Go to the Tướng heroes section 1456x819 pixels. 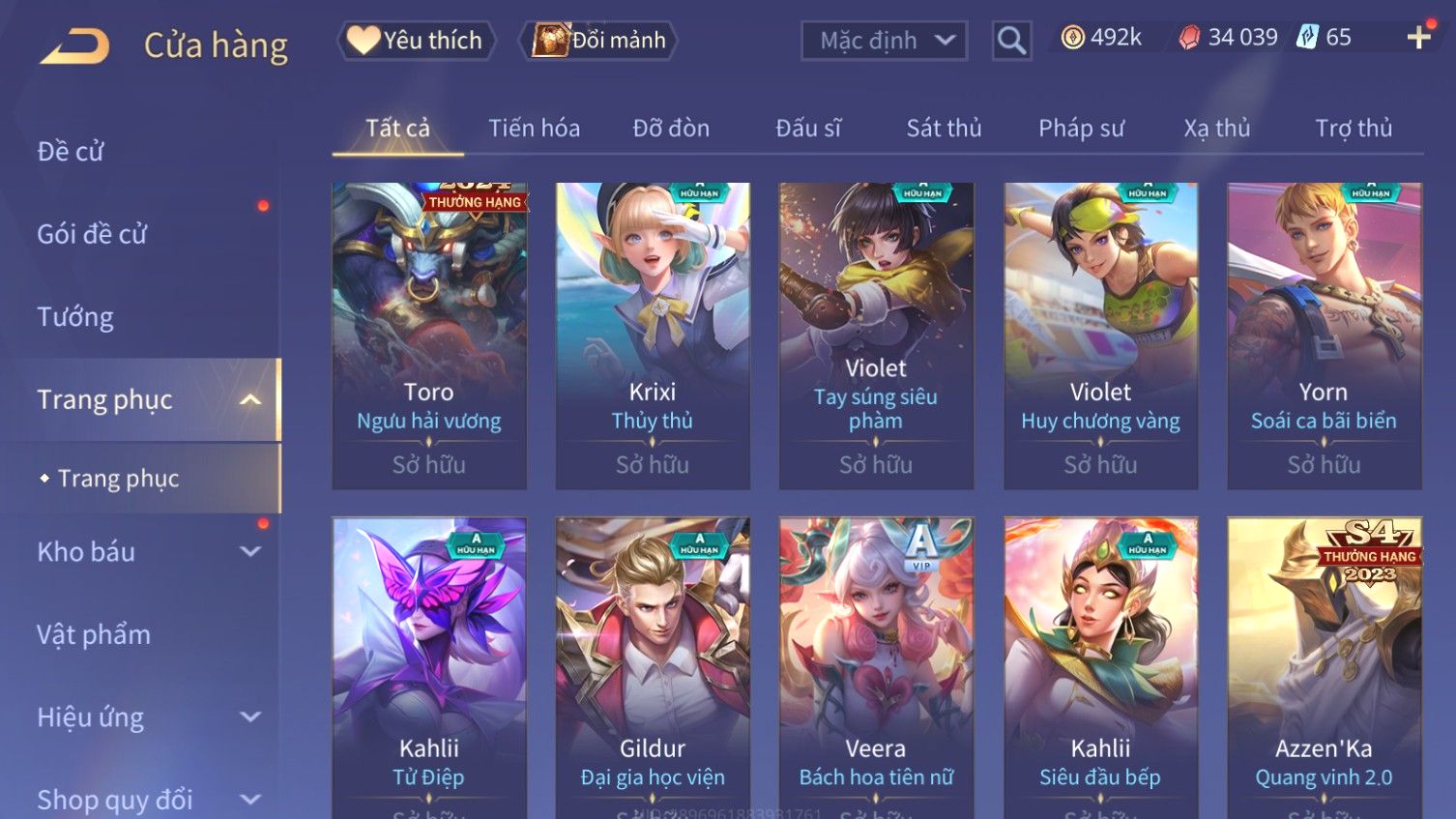[75, 317]
